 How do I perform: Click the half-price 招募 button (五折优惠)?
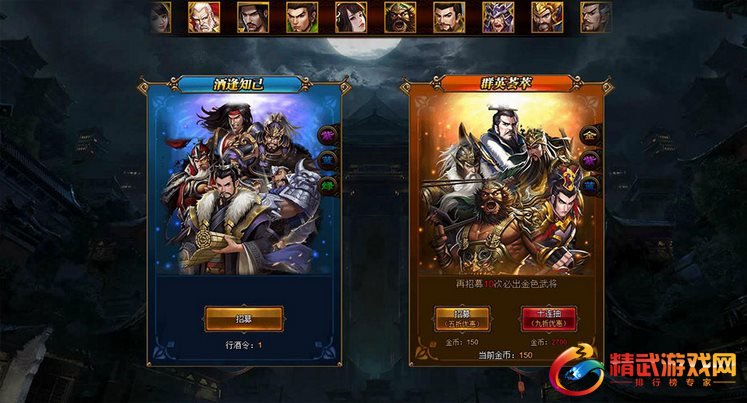point(454,320)
